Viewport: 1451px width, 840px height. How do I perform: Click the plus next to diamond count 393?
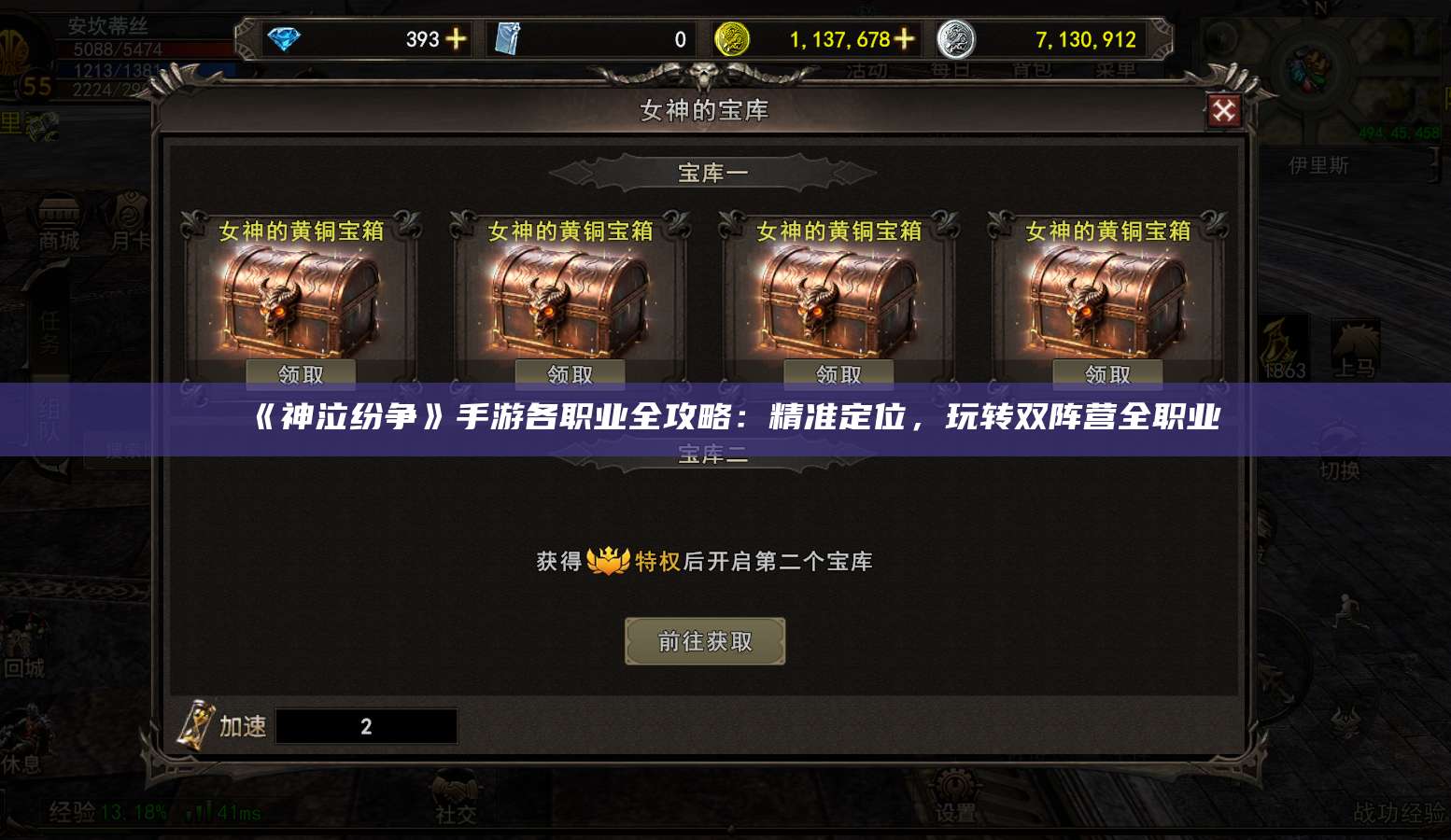tap(454, 38)
